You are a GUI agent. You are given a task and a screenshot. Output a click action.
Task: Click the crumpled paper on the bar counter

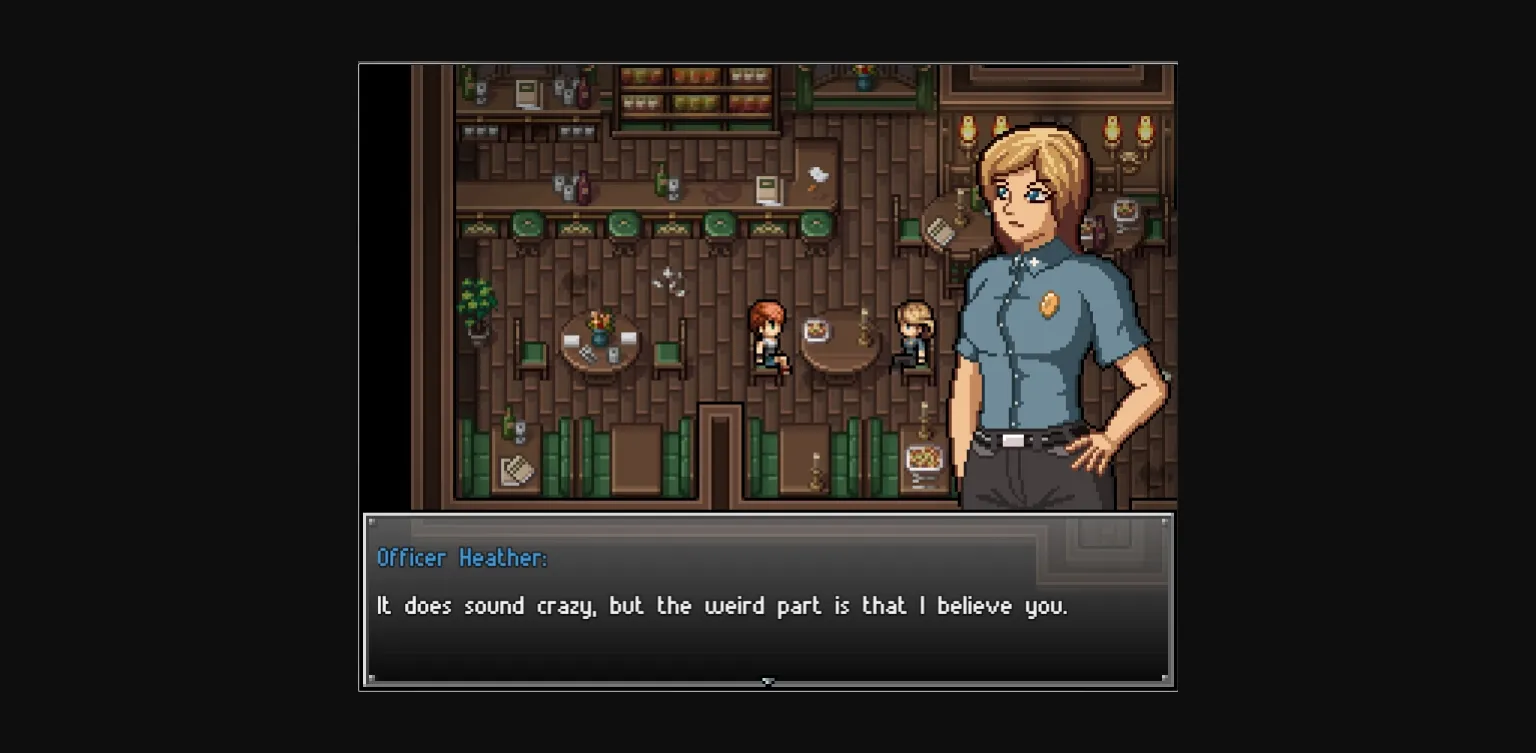coord(817,176)
